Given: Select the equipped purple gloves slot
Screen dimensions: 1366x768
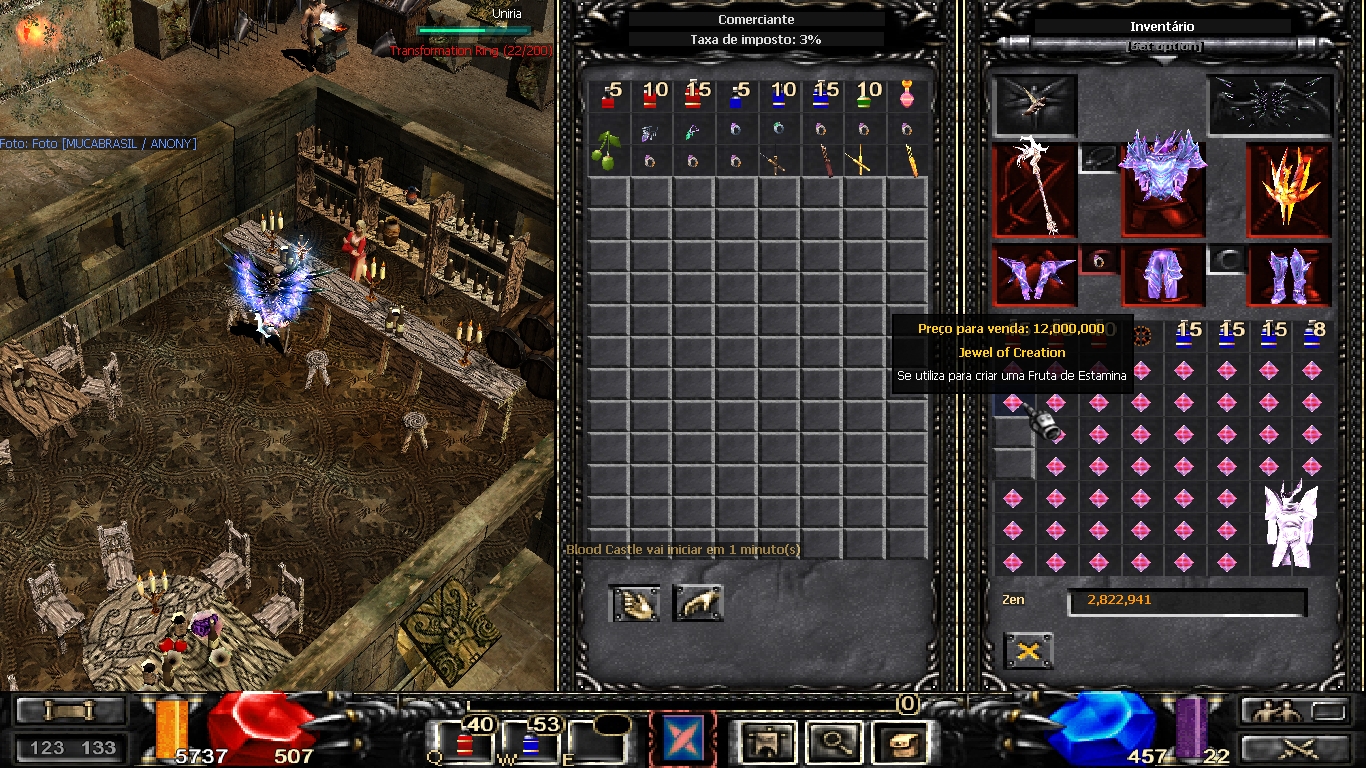Looking at the screenshot, I should click(1034, 276).
